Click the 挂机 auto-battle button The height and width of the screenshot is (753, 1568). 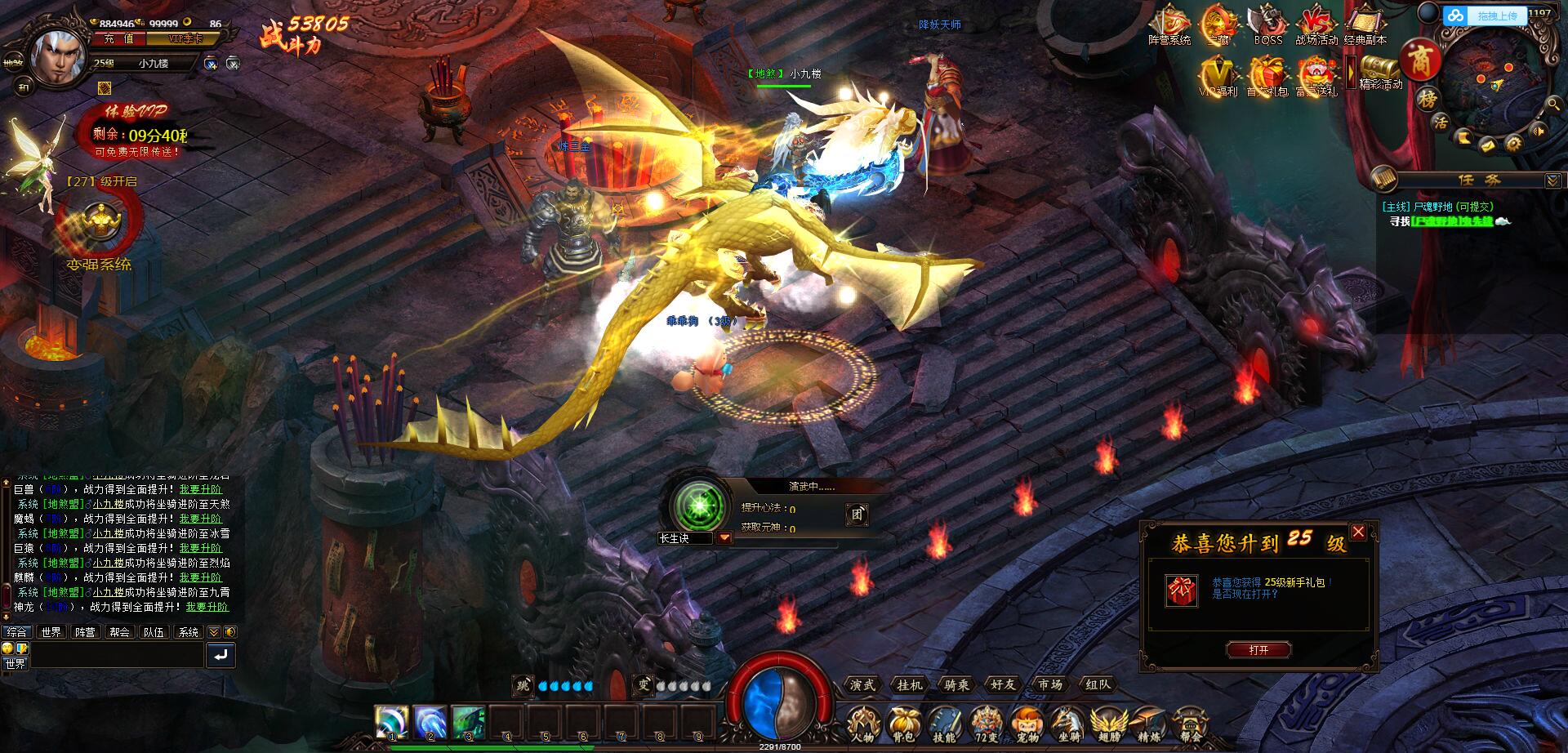(x=909, y=684)
